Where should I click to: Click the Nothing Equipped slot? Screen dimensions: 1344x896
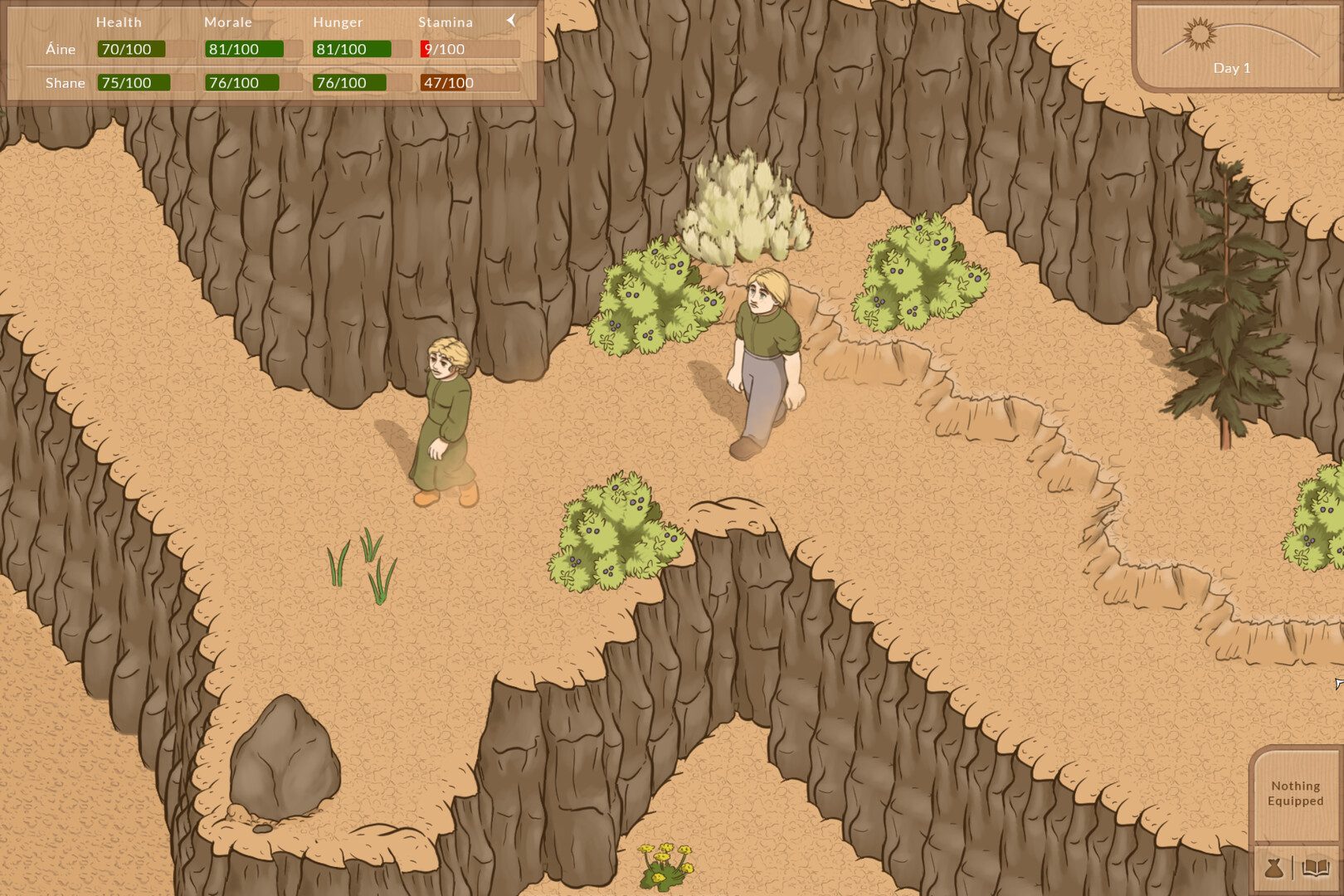(1297, 792)
